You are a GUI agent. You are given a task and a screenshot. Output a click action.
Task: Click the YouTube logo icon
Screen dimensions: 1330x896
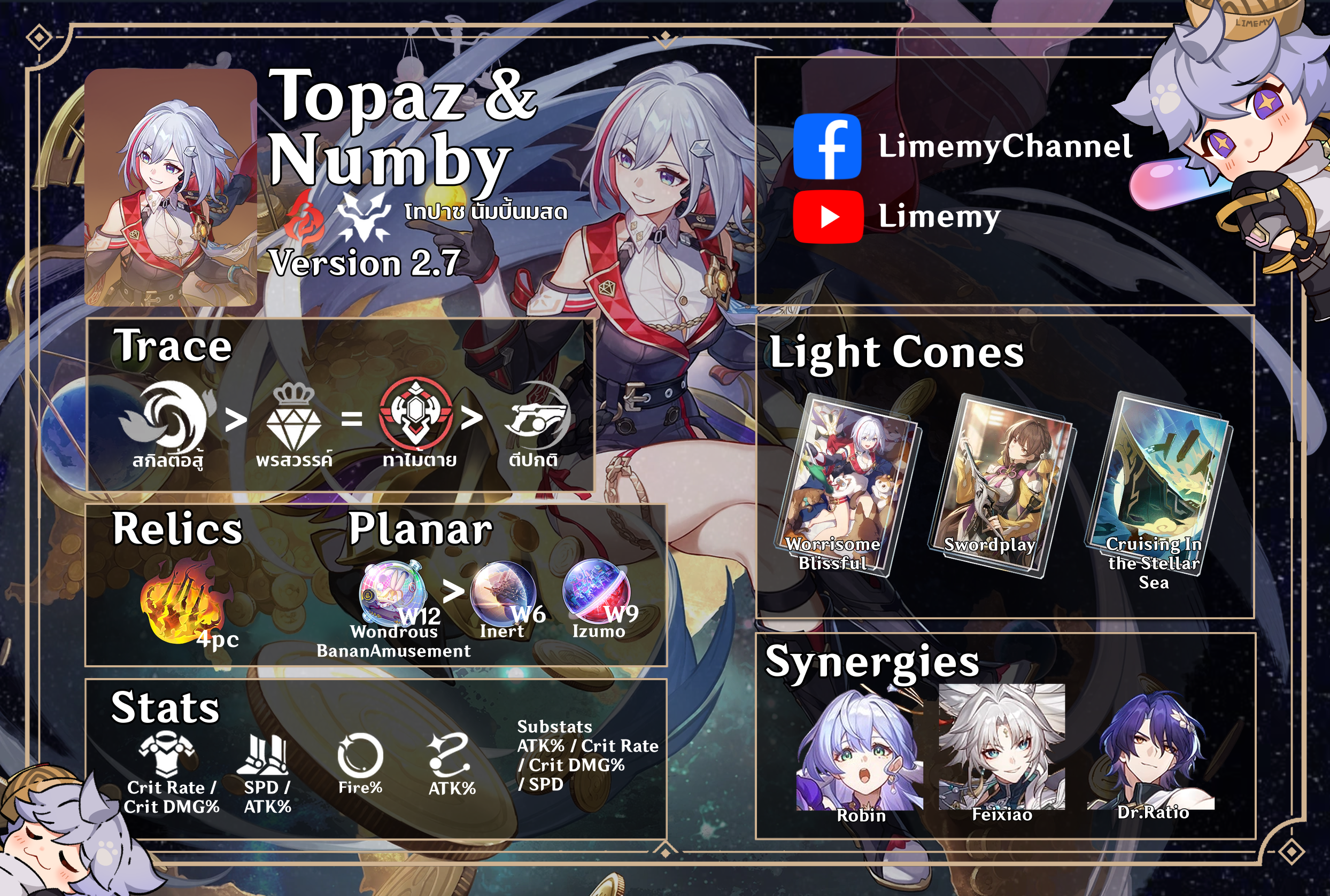click(x=828, y=217)
